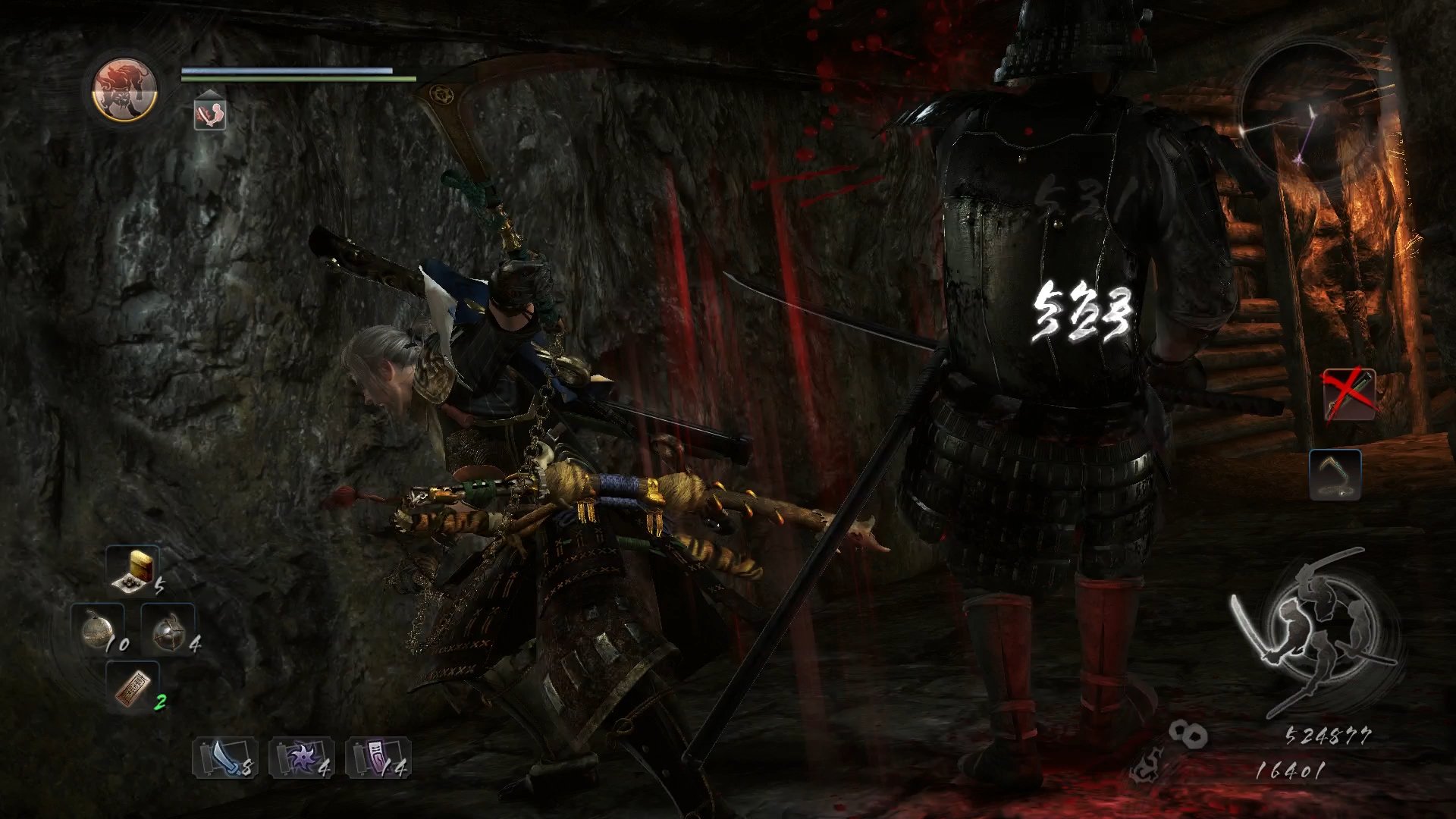Select the round bomb with count 10
Viewport: 1456px width, 819px height.
tap(99, 629)
